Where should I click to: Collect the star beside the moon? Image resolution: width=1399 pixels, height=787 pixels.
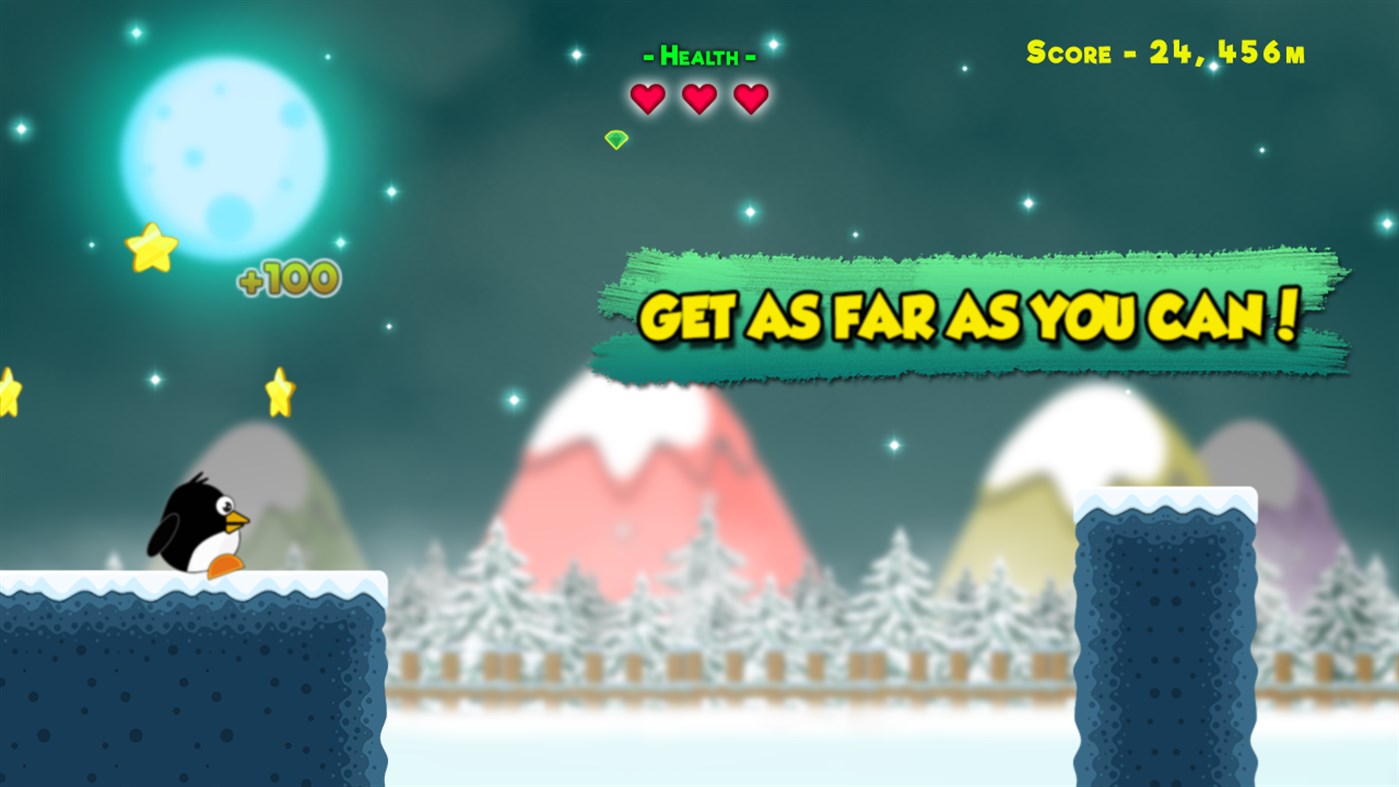[x=152, y=248]
